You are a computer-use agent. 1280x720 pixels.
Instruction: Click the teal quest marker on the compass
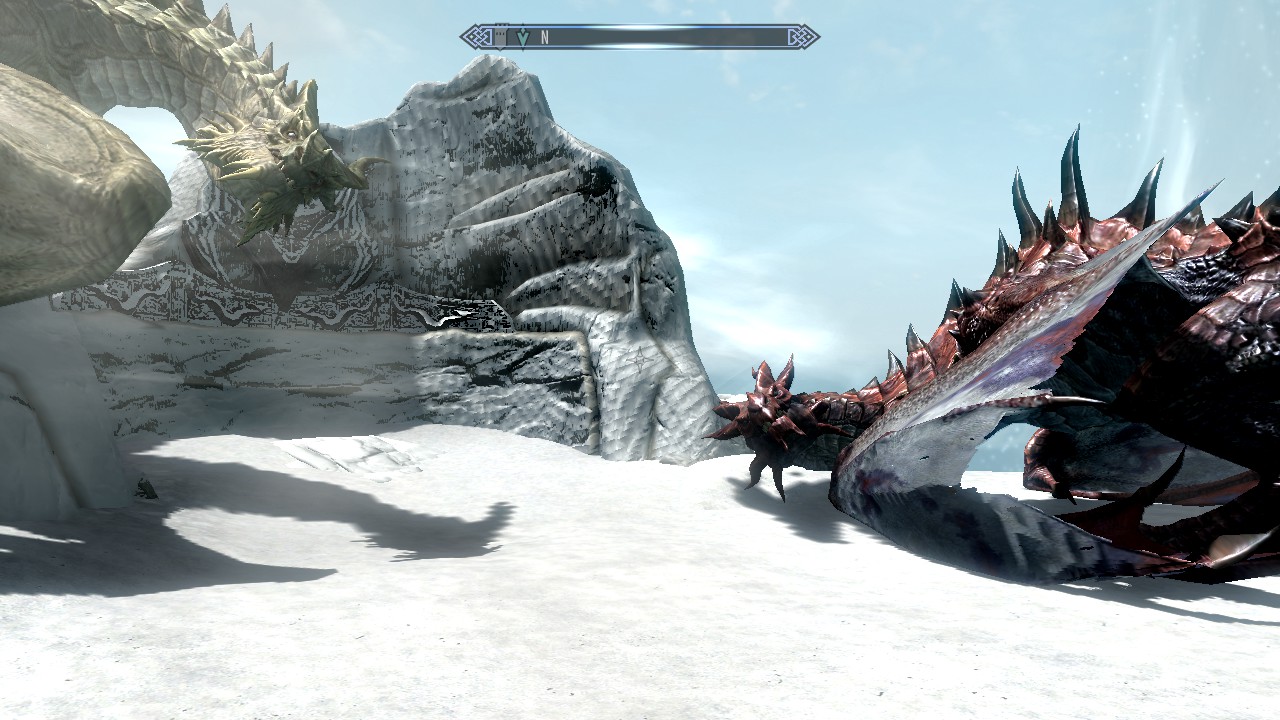[522, 38]
